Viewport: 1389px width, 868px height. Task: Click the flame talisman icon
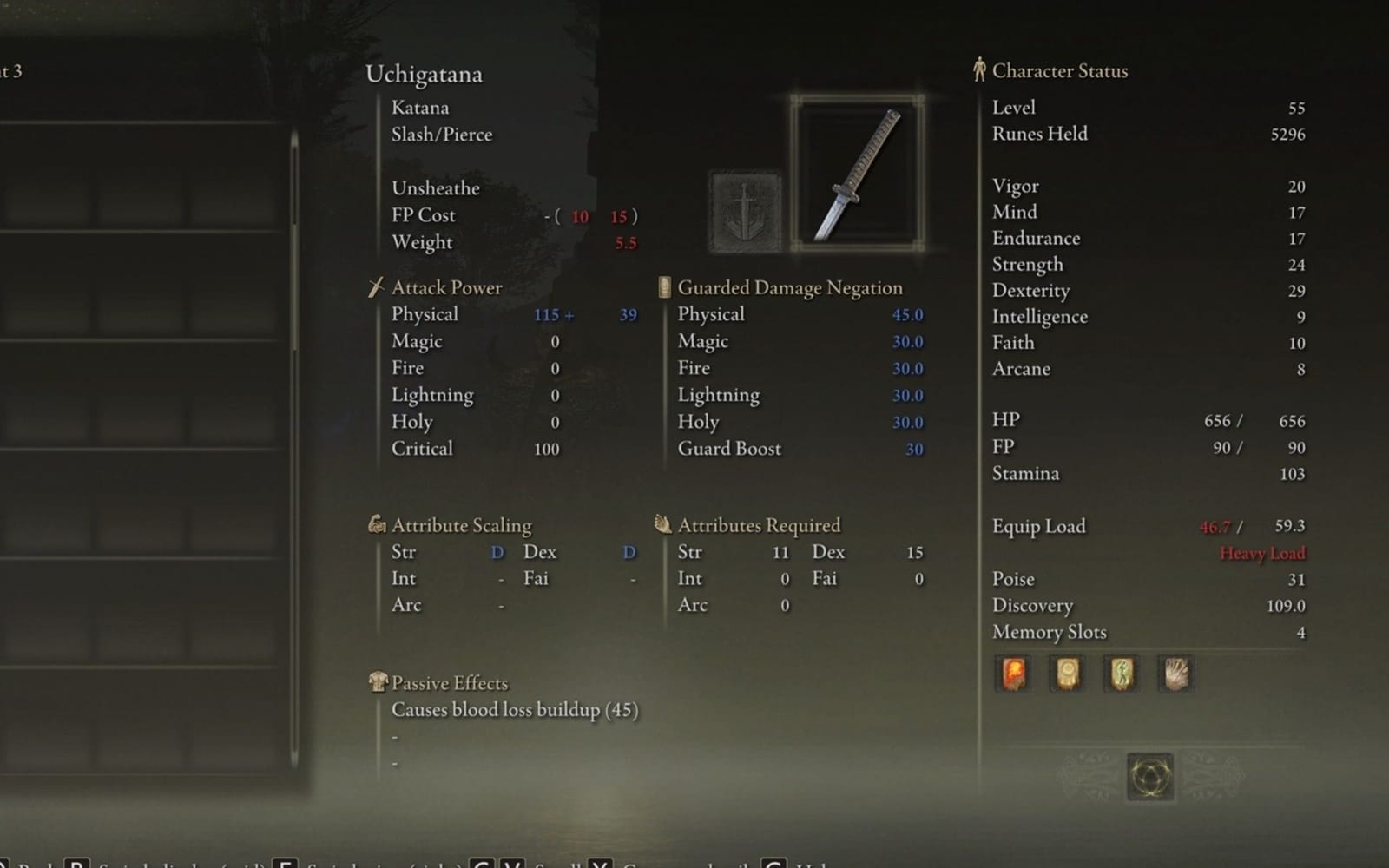point(1012,674)
